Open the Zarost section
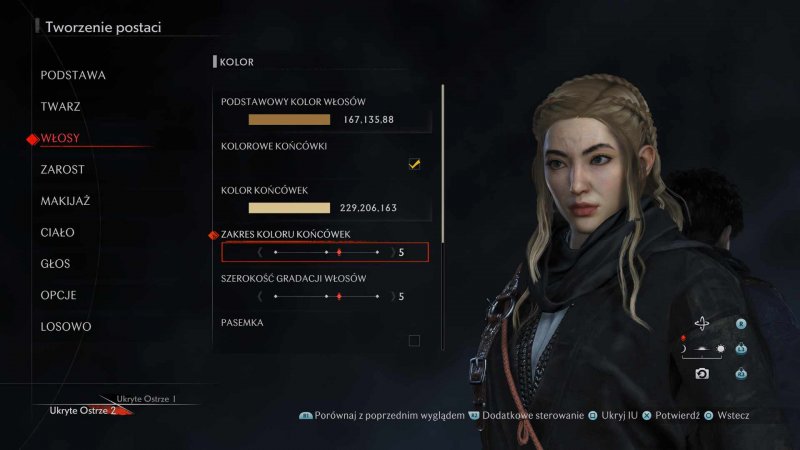Screen dimensions: 800x450 pos(63,170)
